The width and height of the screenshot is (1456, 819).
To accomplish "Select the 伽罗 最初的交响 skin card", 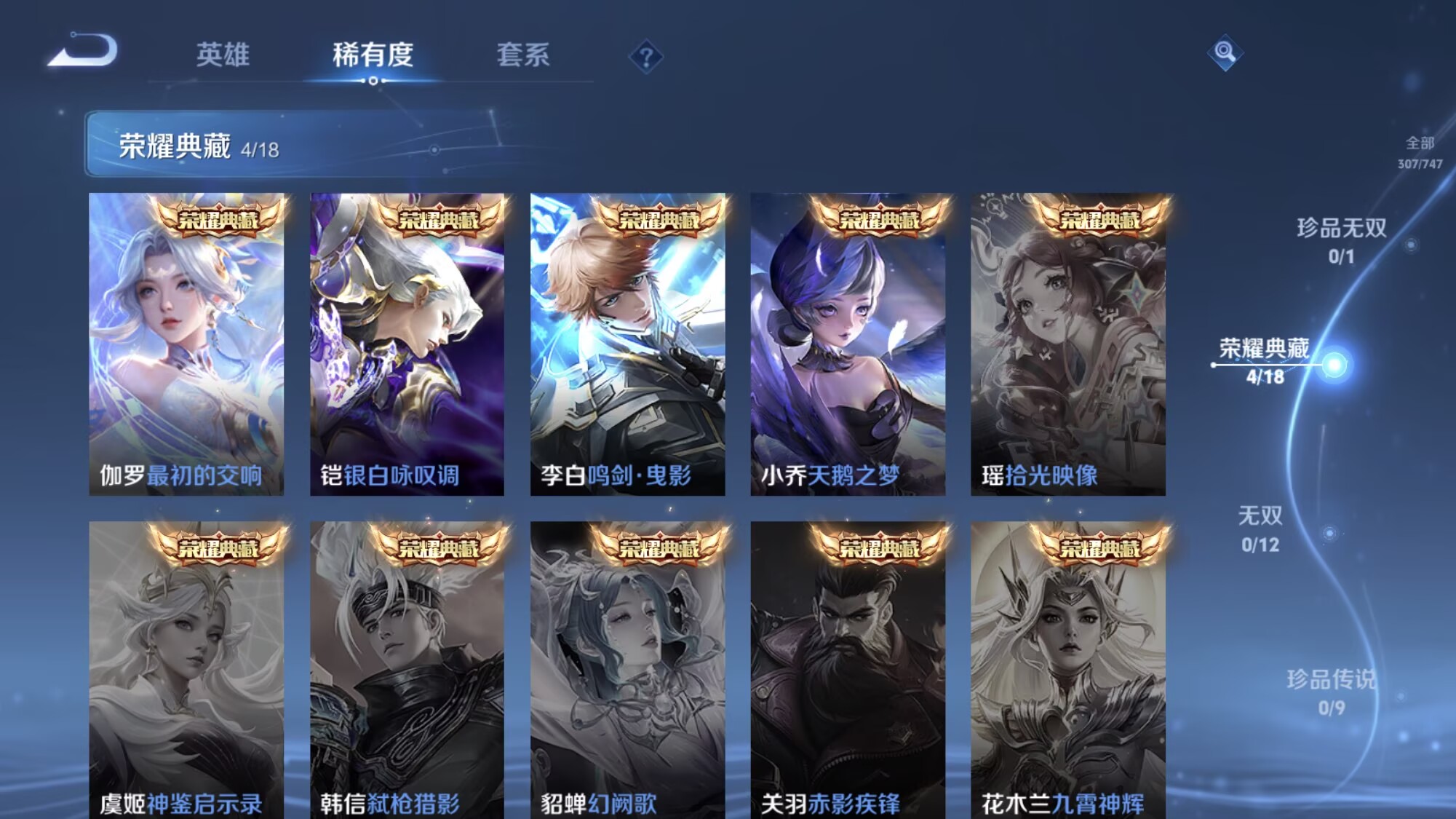I will (x=186, y=344).
